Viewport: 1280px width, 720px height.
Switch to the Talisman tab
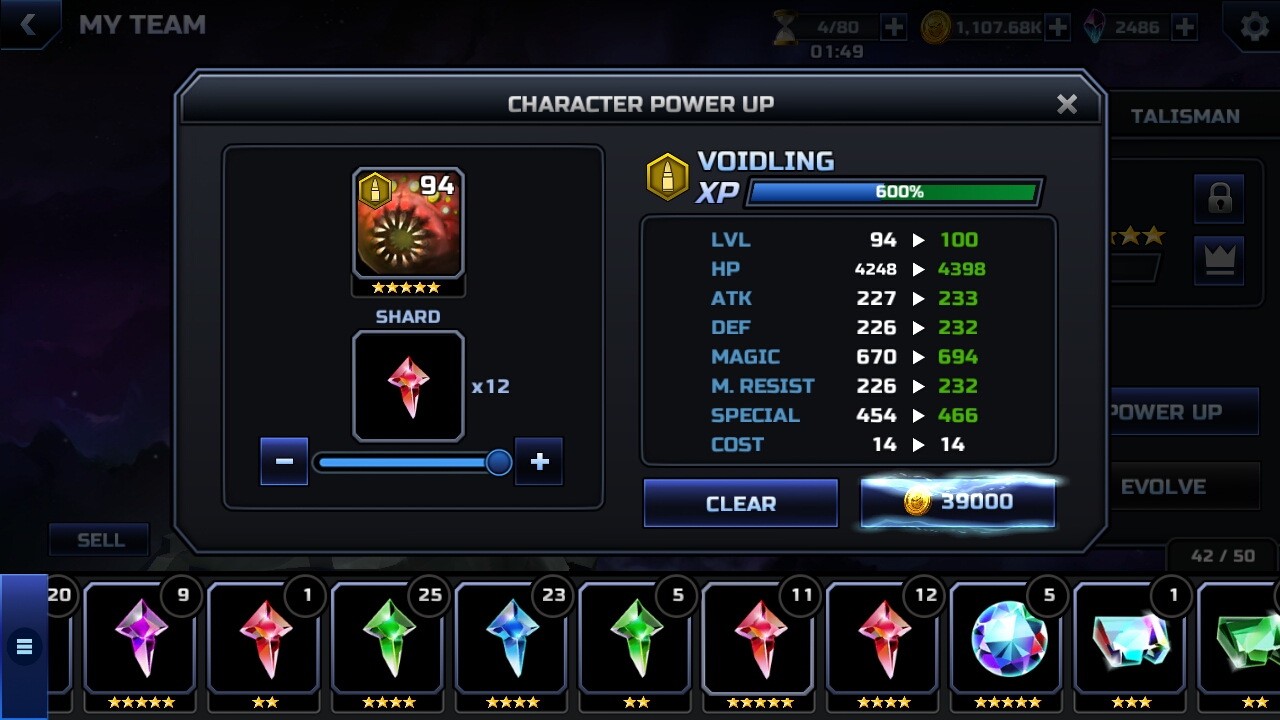tap(1185, 116)
